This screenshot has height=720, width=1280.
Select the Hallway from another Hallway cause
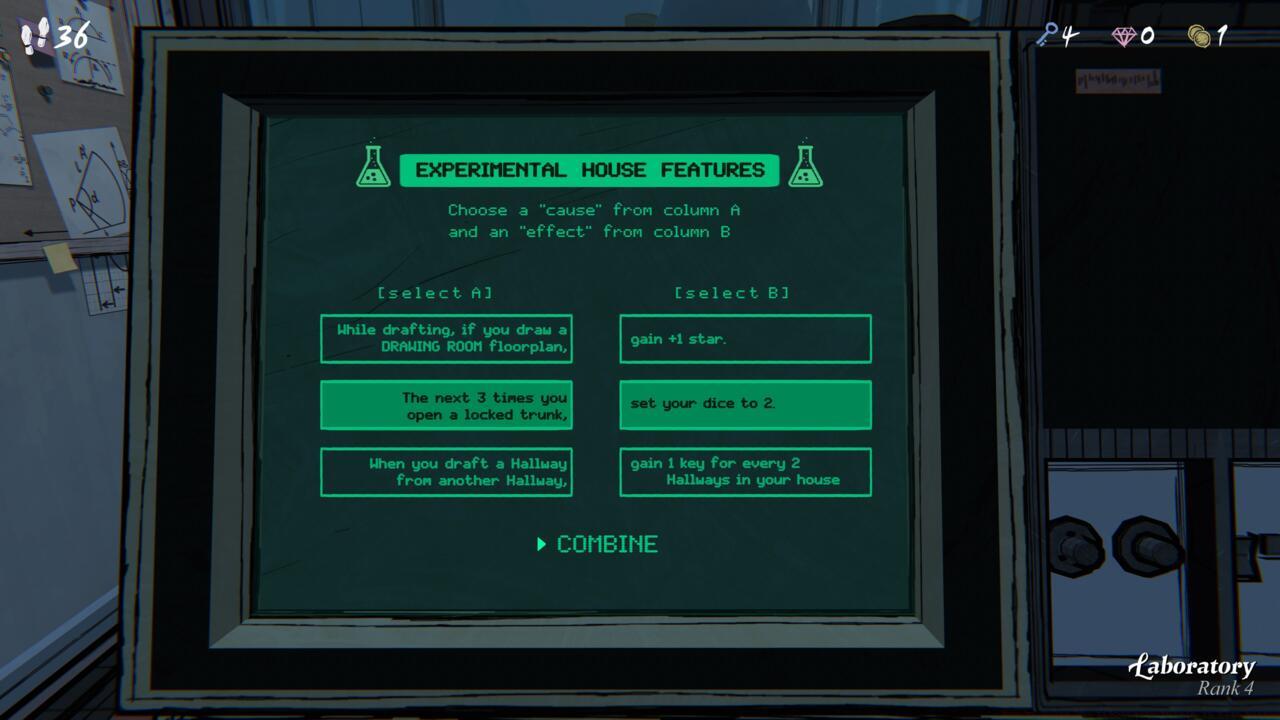(446, 471)
